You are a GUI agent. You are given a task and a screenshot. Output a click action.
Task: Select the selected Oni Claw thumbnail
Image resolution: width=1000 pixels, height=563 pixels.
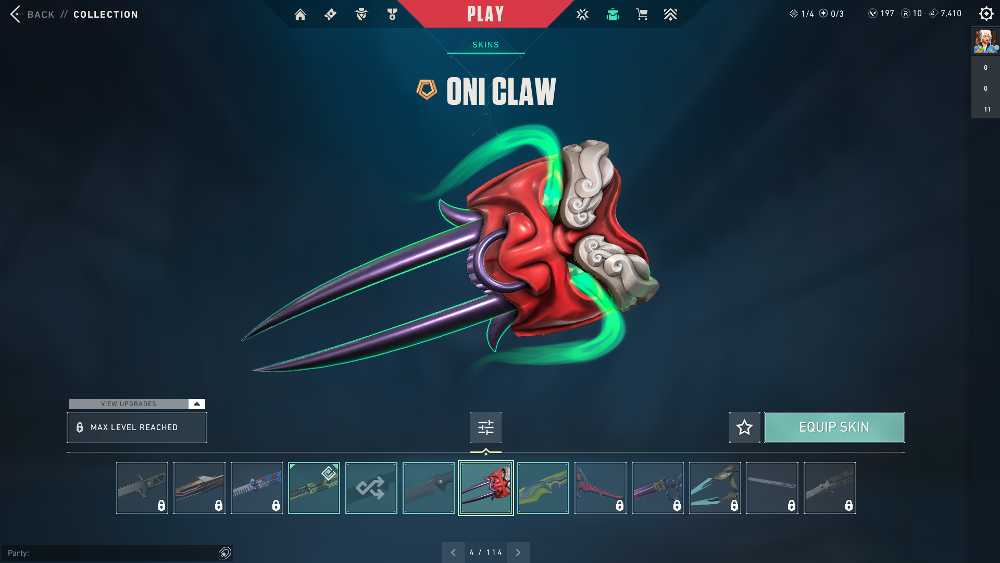pyautogui.click(x=486, y=488)
